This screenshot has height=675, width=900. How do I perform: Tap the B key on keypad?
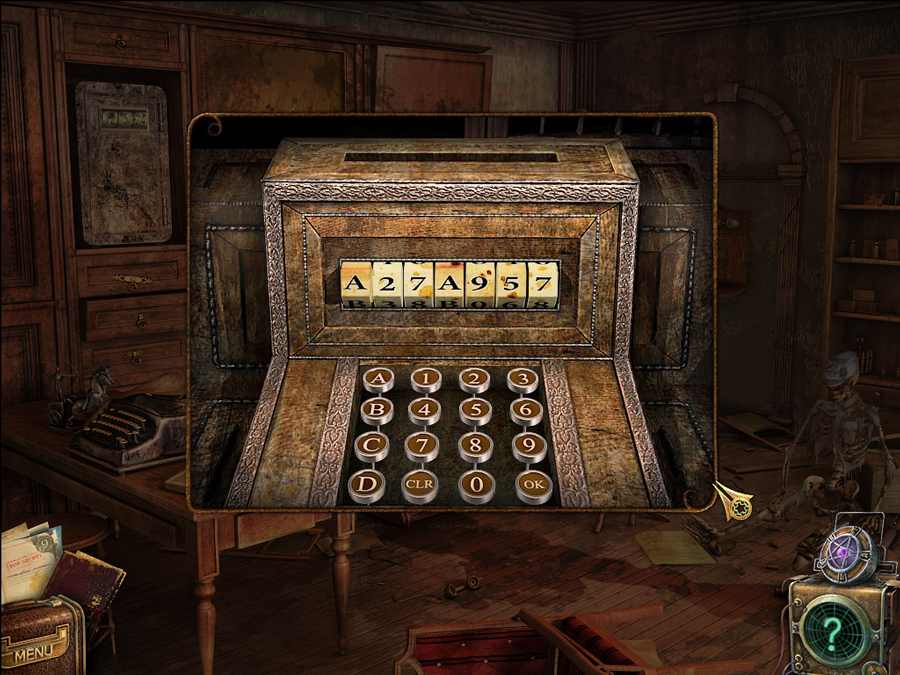point(376,409)
